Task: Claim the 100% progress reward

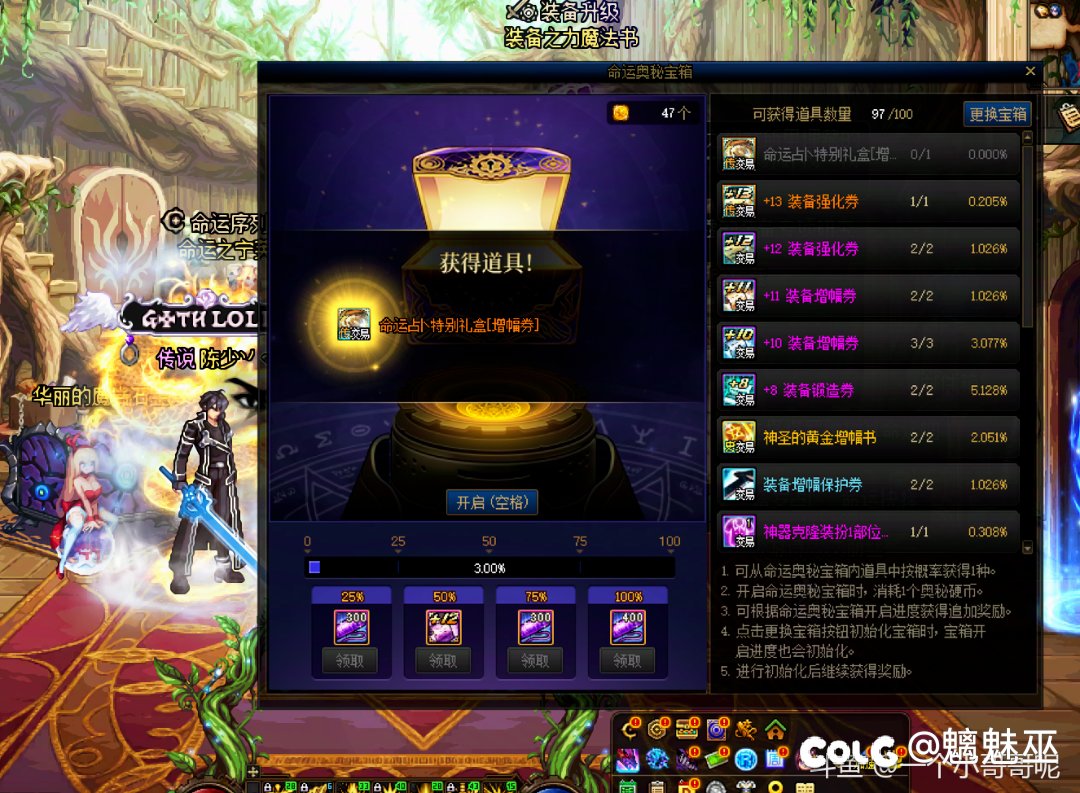Action: pos(627,660)
